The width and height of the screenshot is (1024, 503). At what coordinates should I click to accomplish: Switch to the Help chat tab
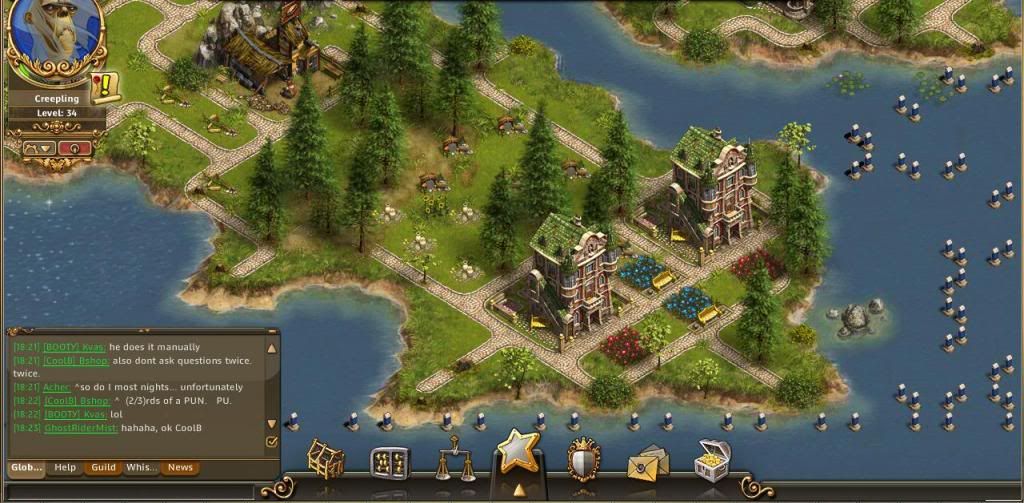[65, 467]
